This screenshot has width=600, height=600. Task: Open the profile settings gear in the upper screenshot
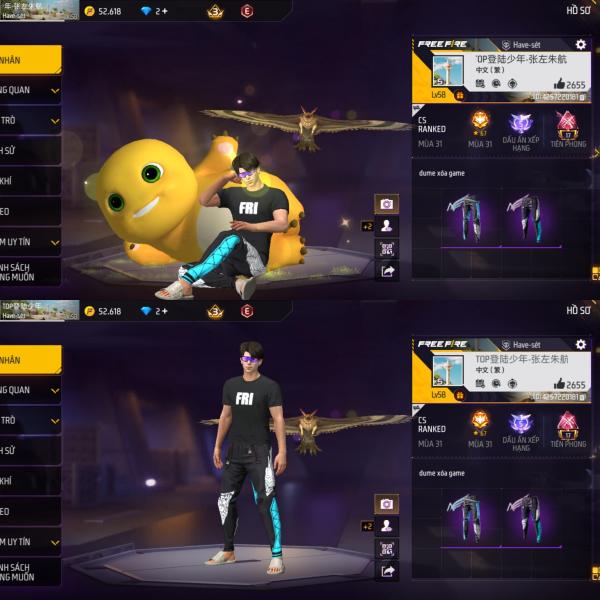point(580,45)
